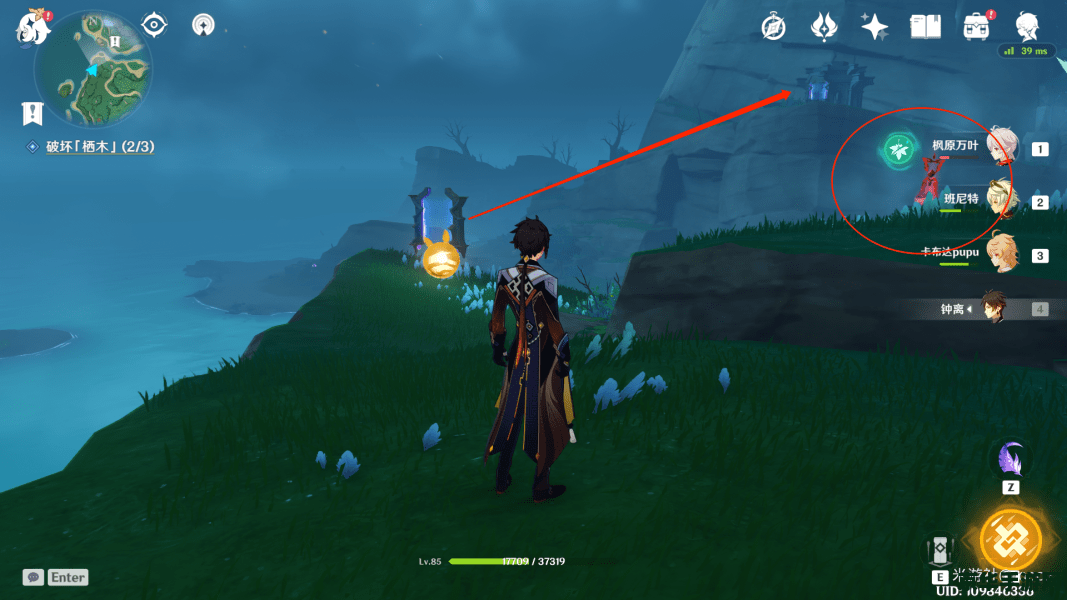This screenshot has height=600, width=1067.
Task: Select active character 钟离 in party list
Action: [x=993, y=309]
